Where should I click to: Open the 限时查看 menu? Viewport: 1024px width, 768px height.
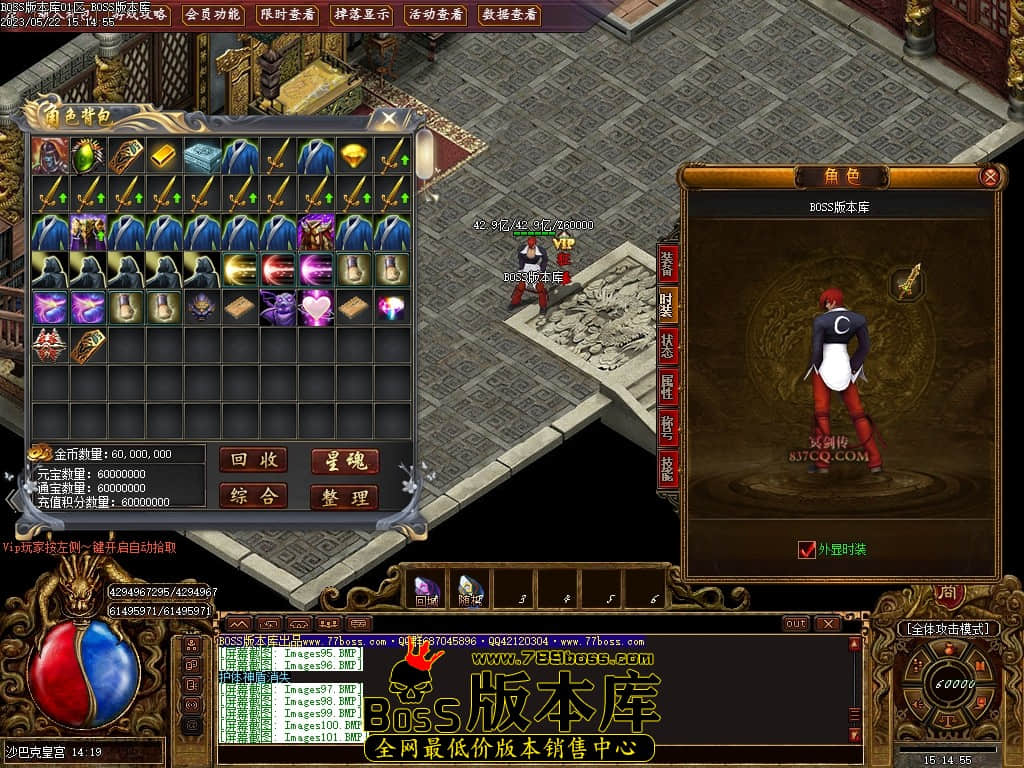pyautogui.click(x=287, y=14)
